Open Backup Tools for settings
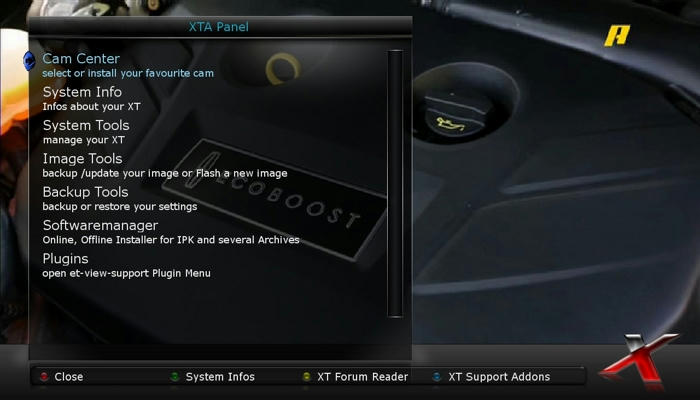 coord(85,192)
